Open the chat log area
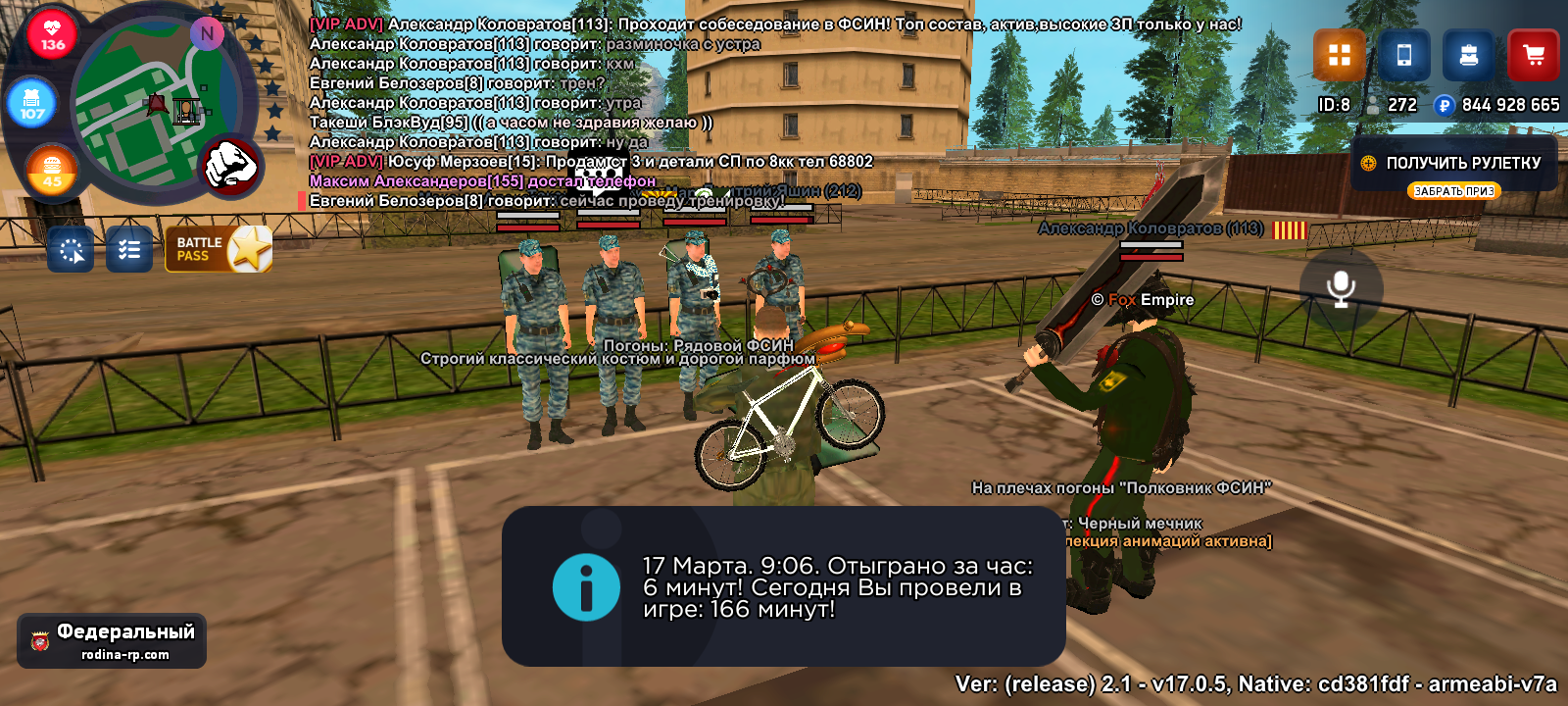This screenshot has width=1568, height=706. click(588, 112)
